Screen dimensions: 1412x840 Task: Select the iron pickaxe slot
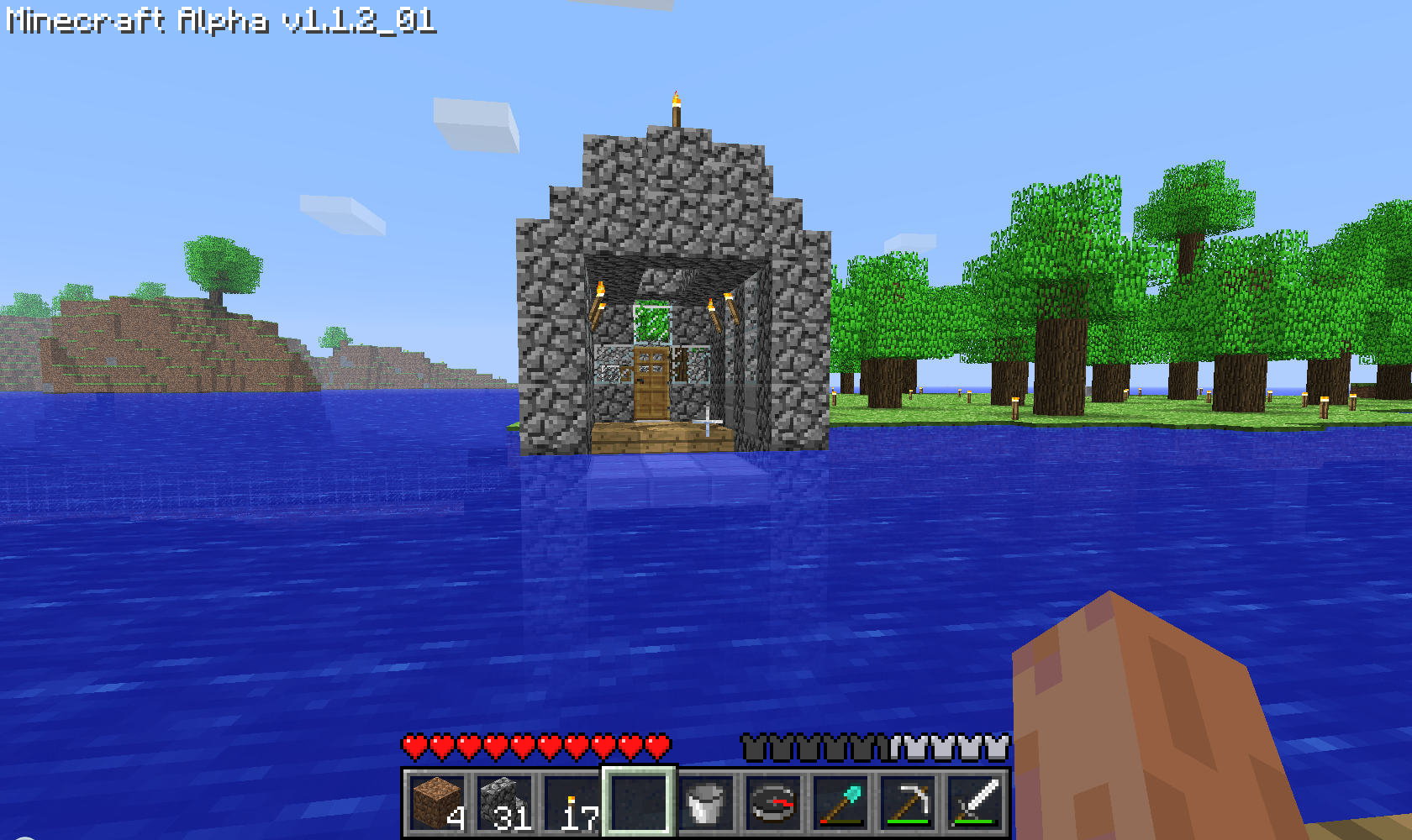click(908, 802)
